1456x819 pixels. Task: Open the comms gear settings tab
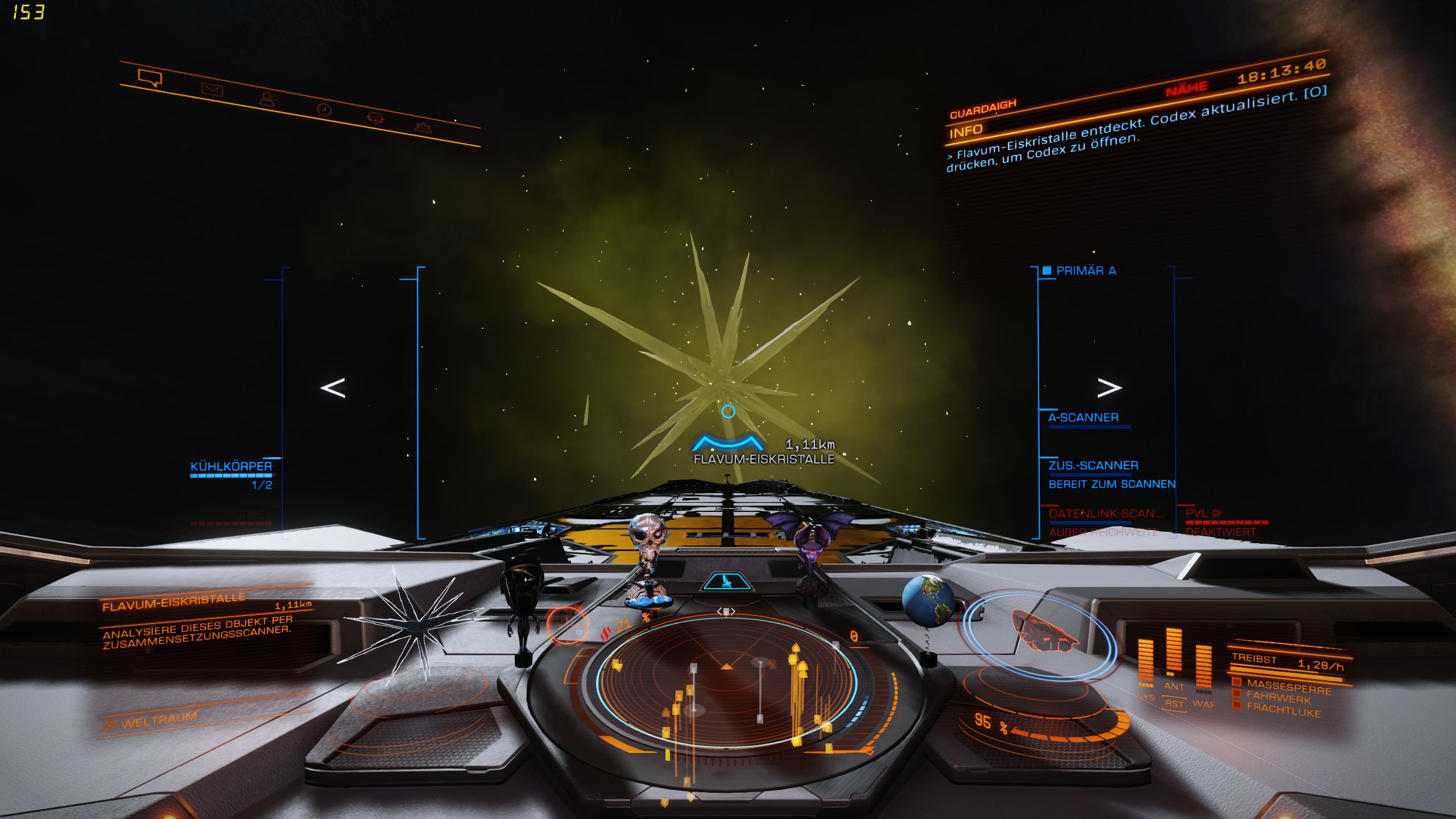pyautogui.click(x=424, y=127)
